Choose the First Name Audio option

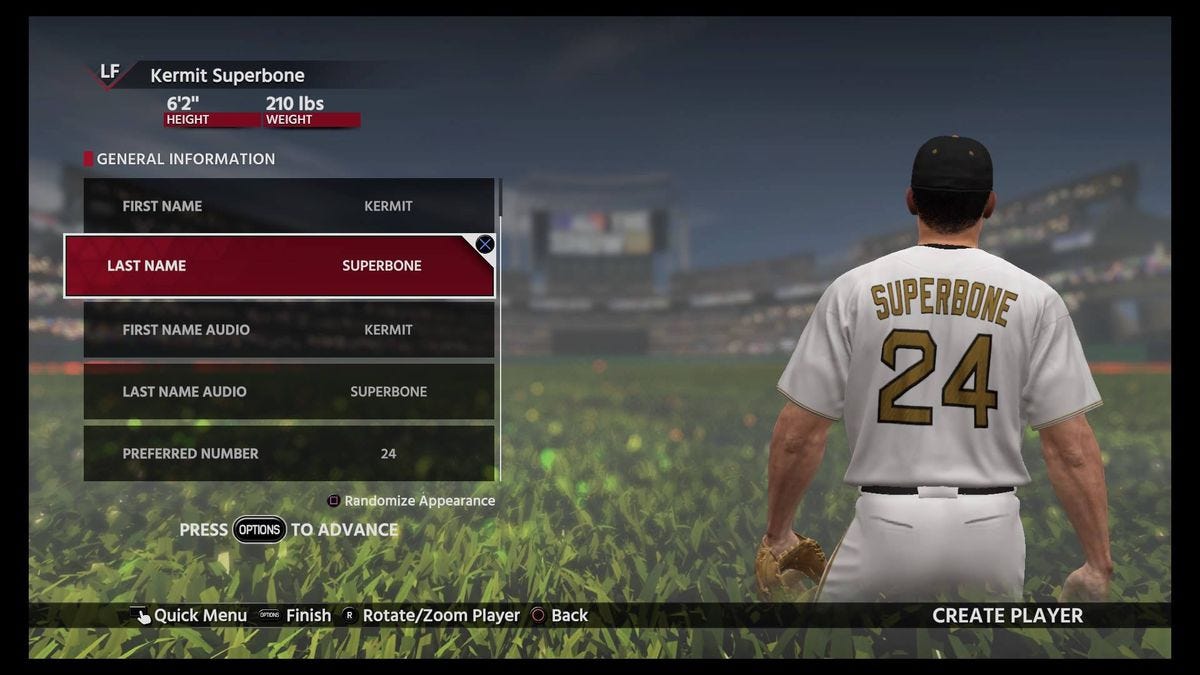click(288, 330)
